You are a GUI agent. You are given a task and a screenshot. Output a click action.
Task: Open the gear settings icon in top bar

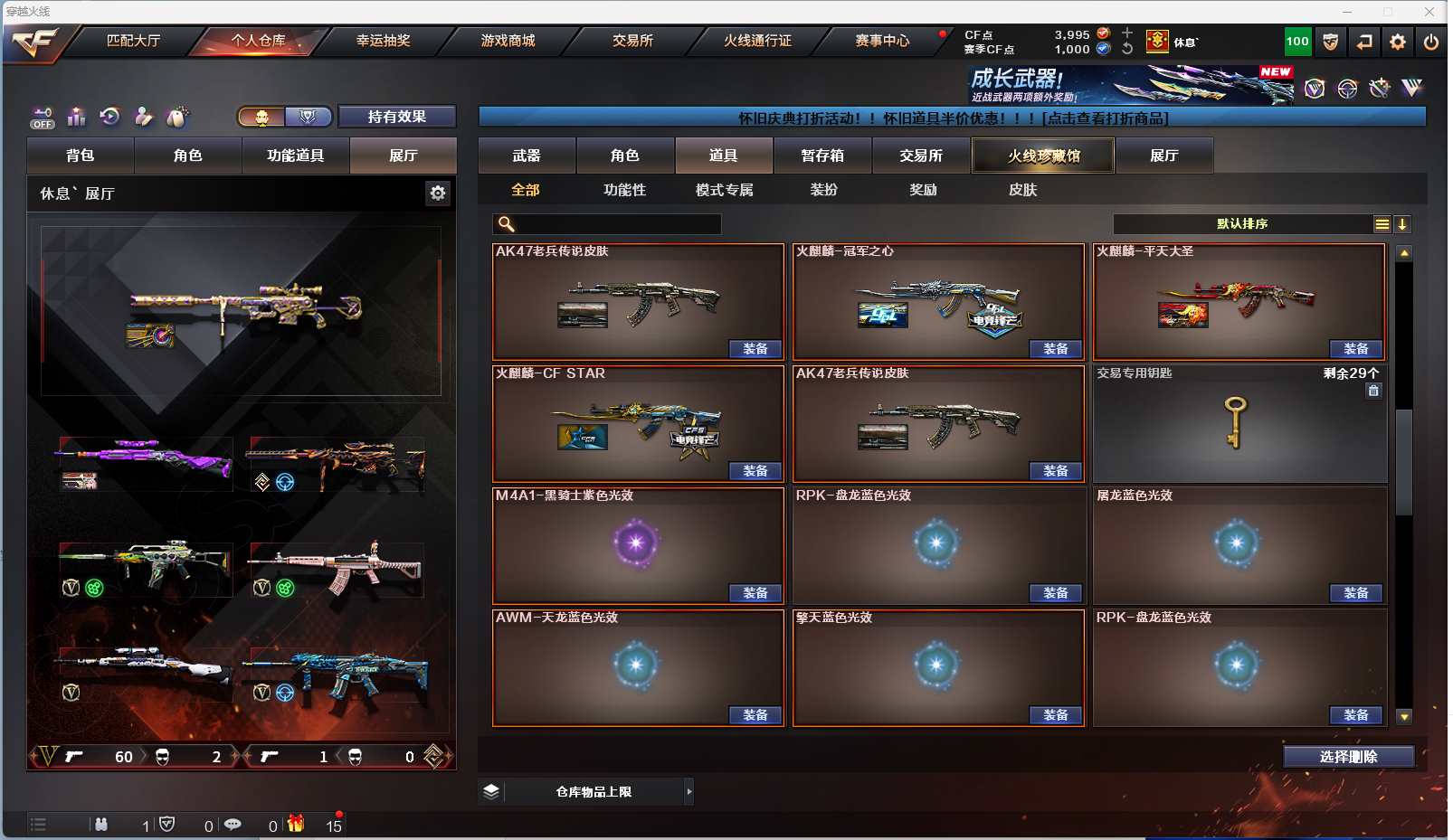[1398, 42]
